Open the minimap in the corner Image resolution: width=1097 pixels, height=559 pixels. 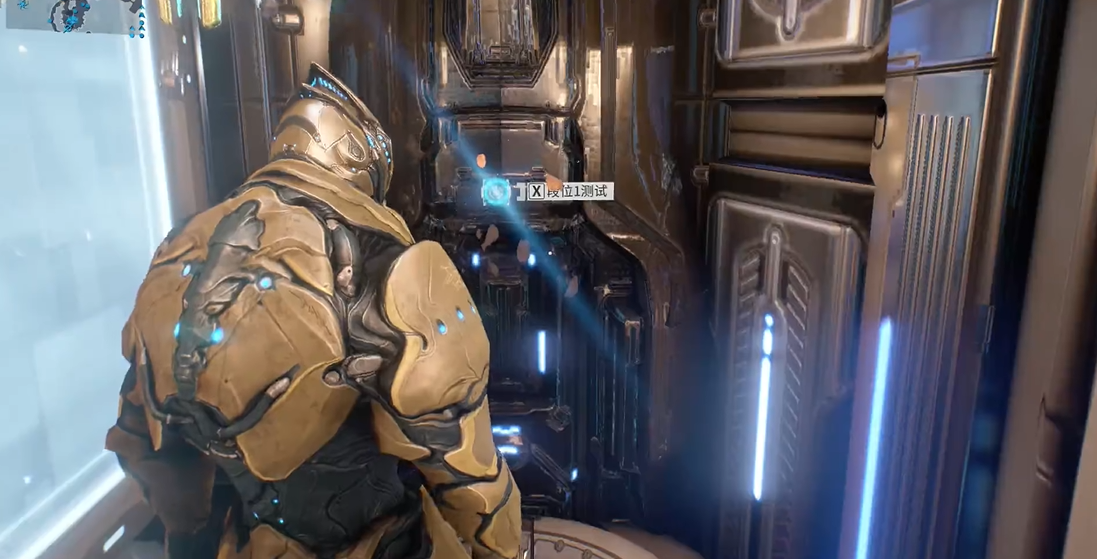pyautogui.click(x=72, y=15)
